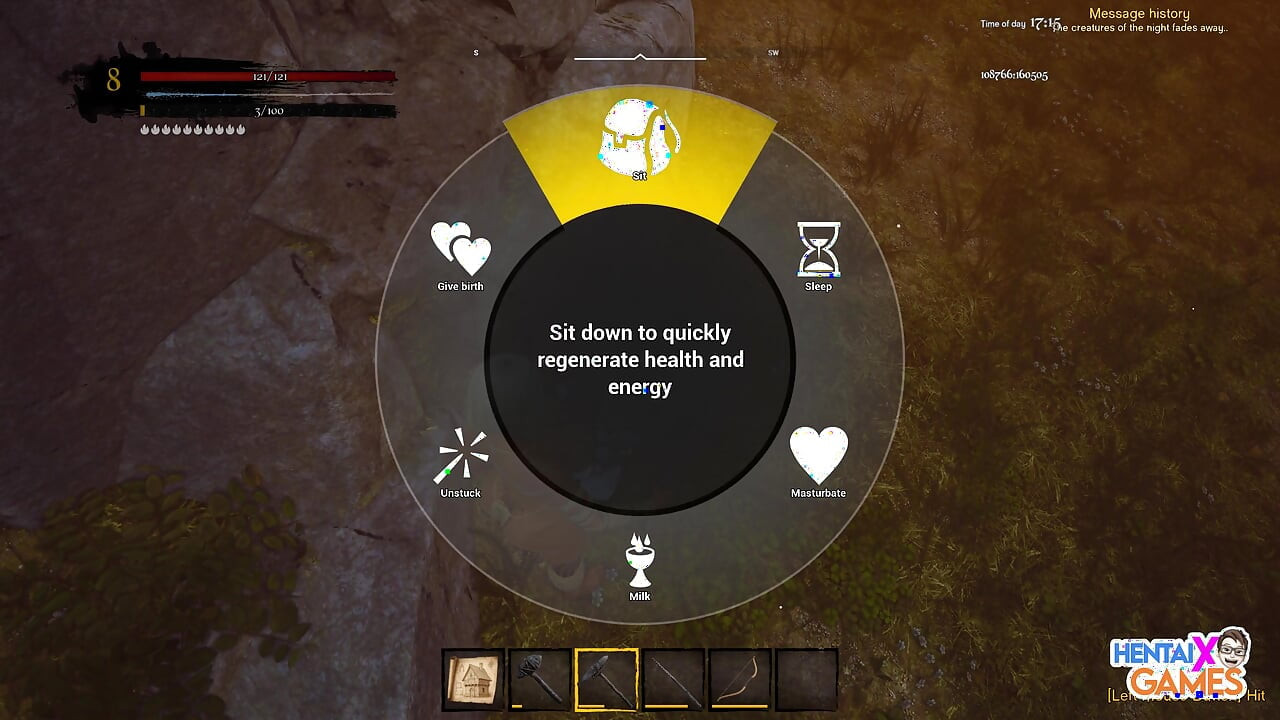Select the highlighted stone pickaxe slot
The image size is (1280, 720).
click(x=606, y=680)
